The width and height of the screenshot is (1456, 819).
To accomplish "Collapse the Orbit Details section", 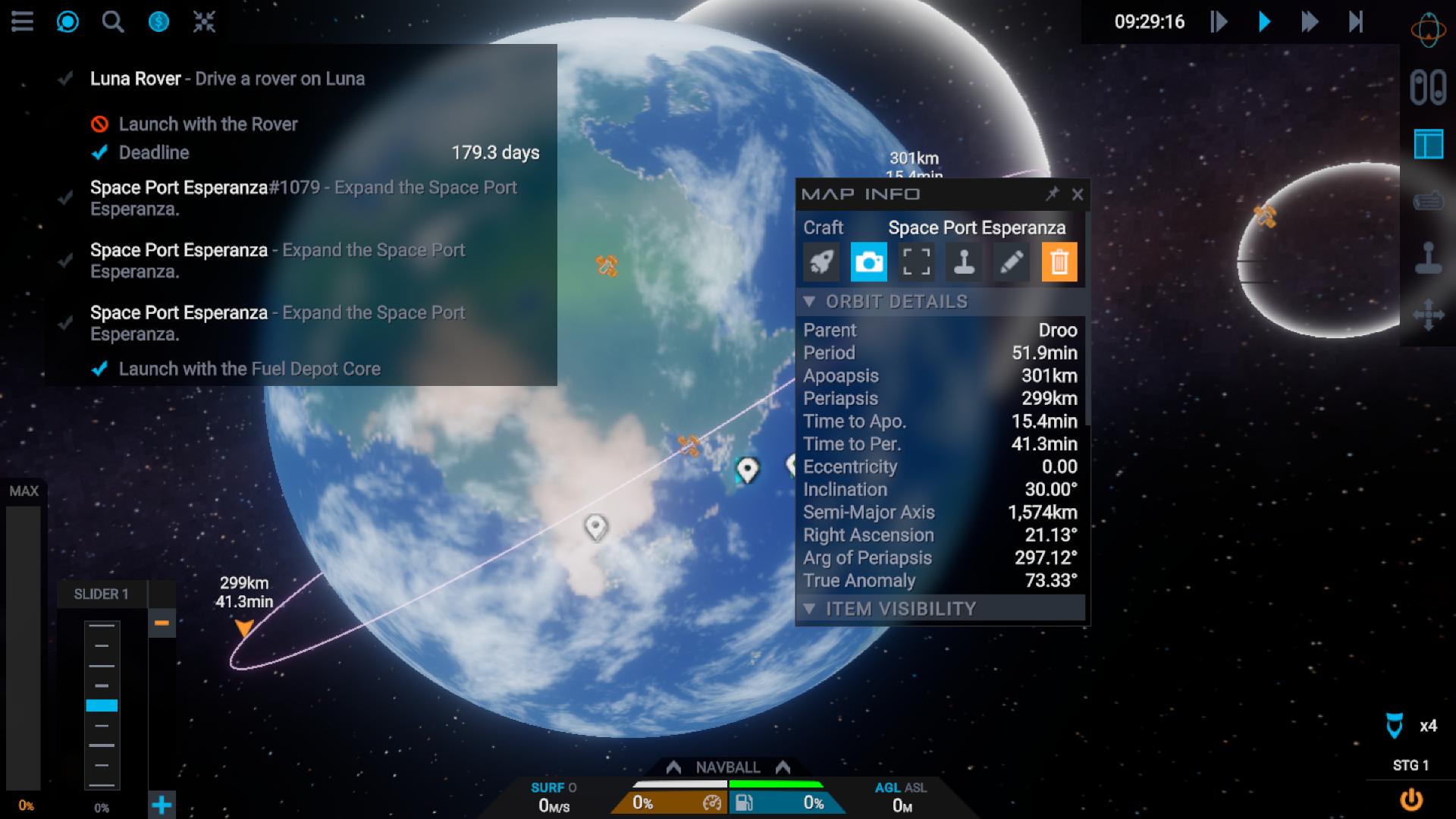I will (809, 302).
